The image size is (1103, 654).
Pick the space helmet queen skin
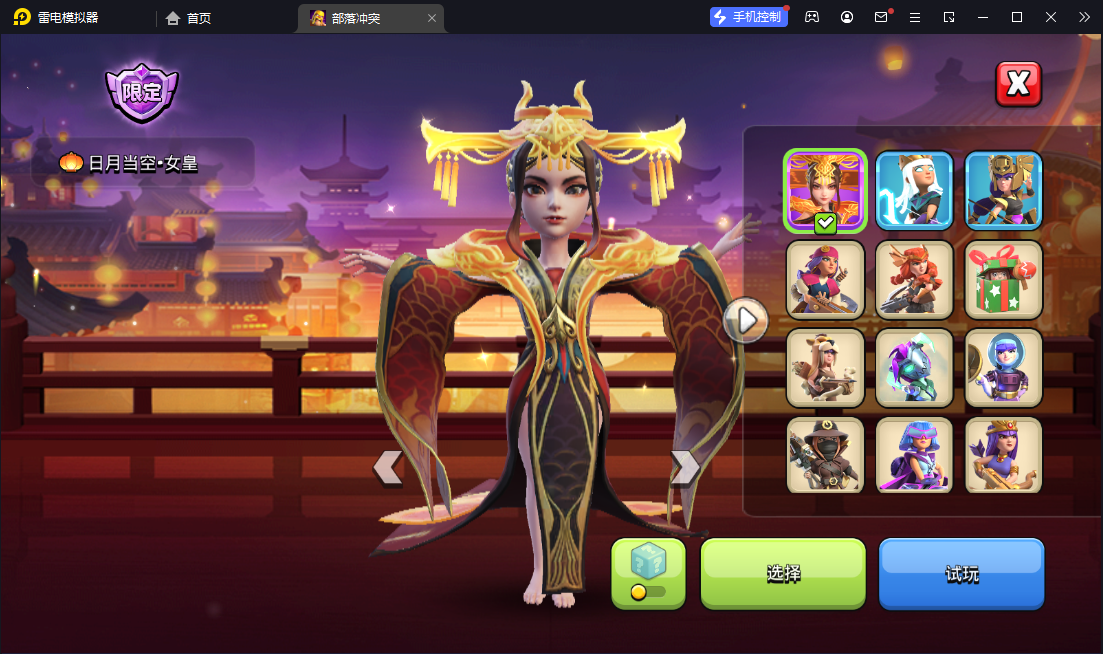(x=1003, y=367)
